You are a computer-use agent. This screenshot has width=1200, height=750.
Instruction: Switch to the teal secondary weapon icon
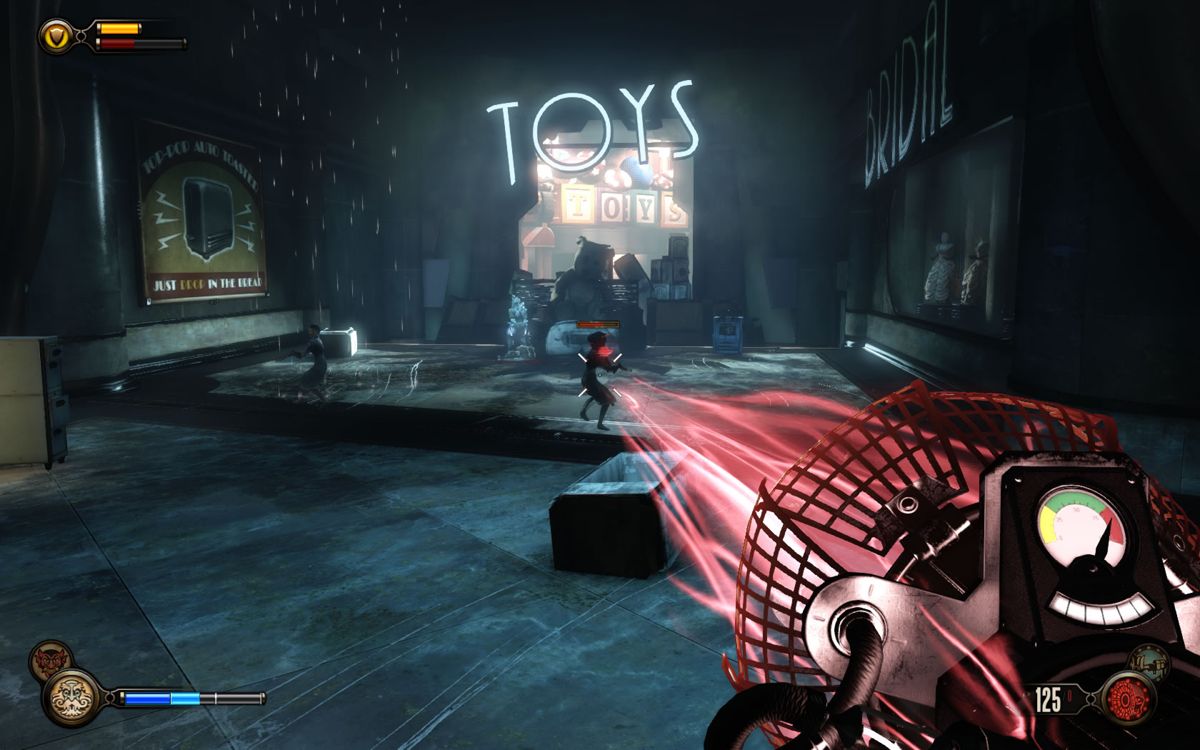coord(1149,661)
